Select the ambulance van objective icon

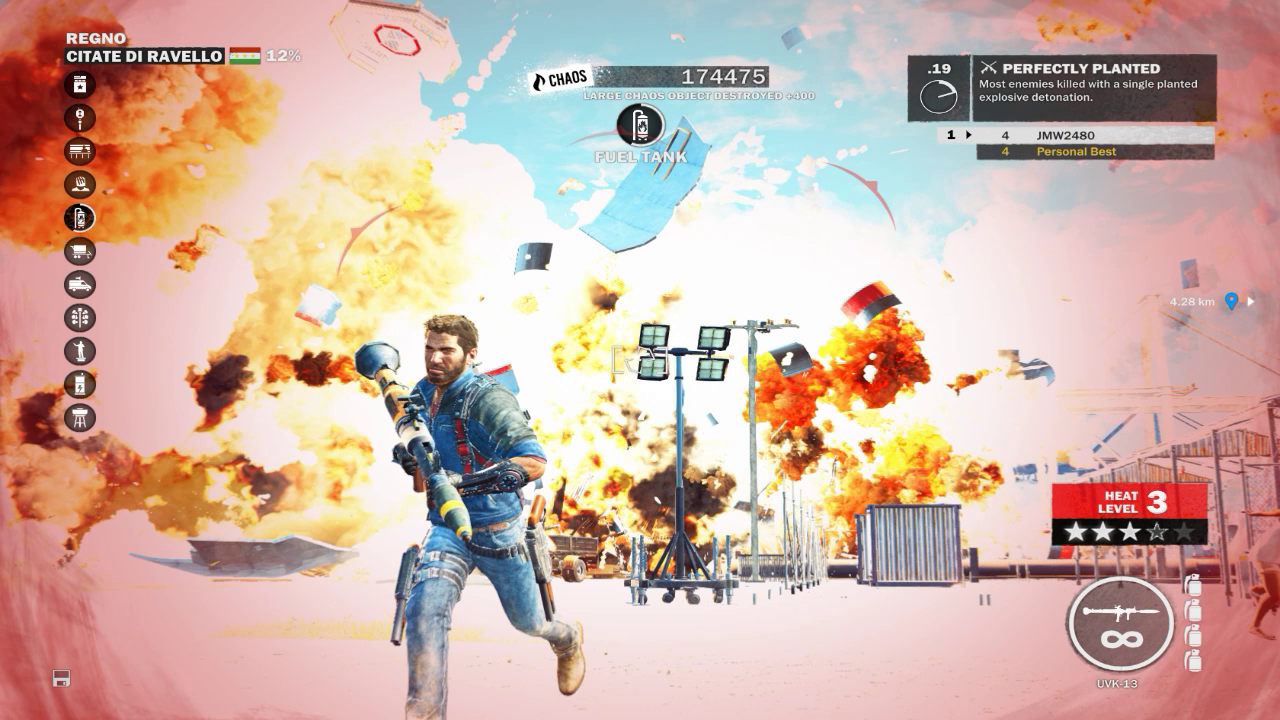80,284
